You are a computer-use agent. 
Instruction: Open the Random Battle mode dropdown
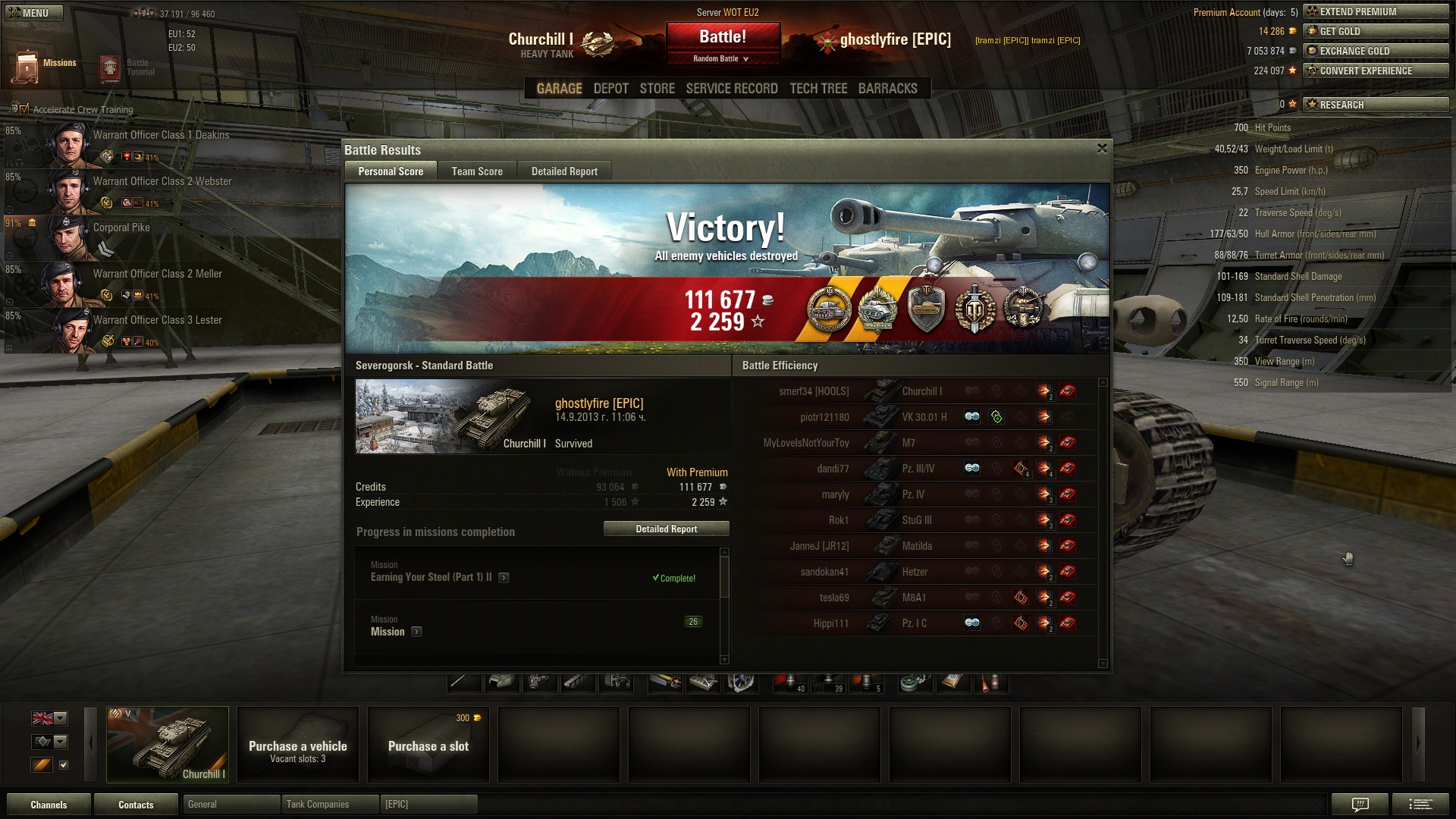point(721,58)
